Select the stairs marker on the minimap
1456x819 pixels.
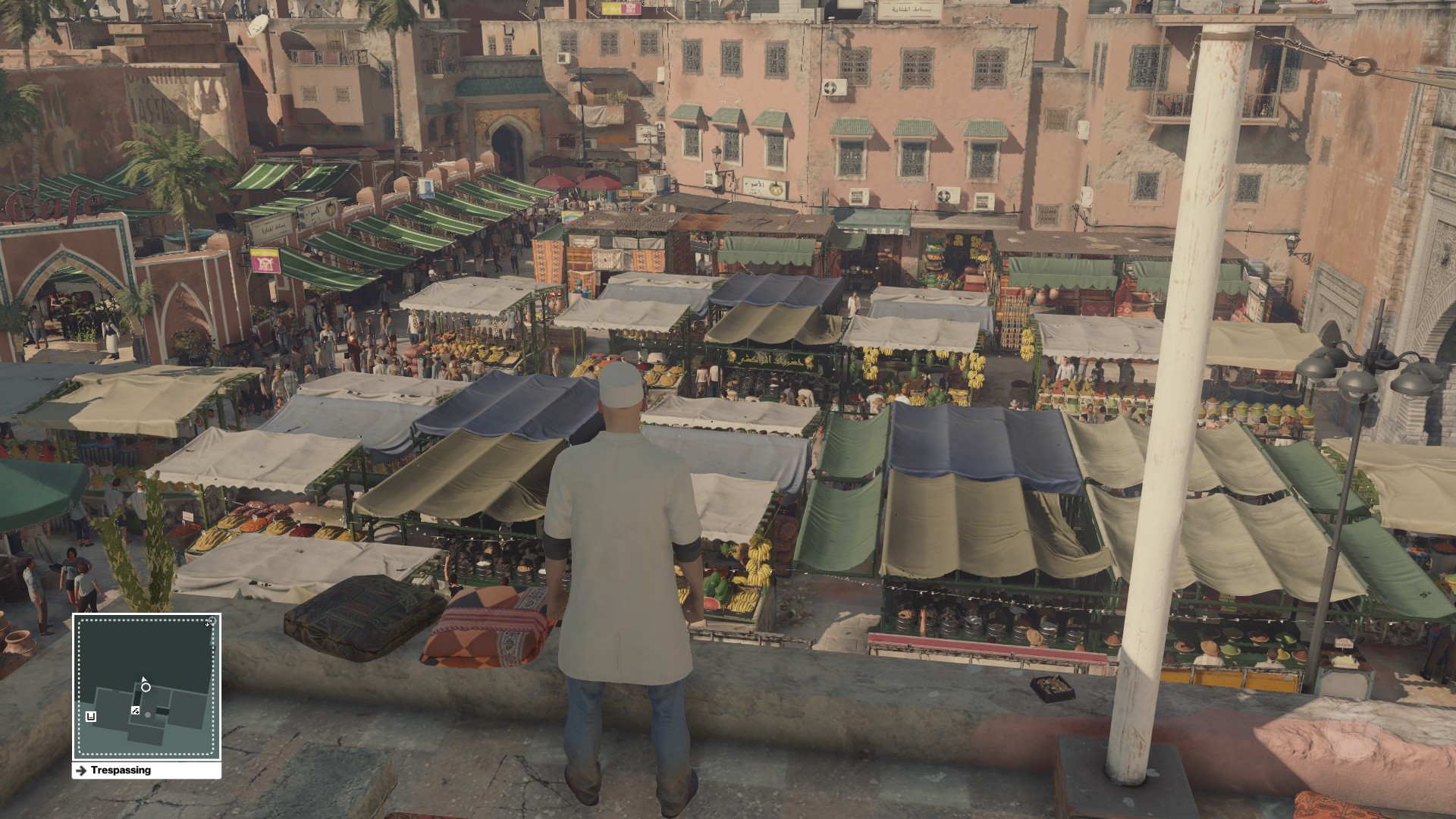[x=135, y=711]
